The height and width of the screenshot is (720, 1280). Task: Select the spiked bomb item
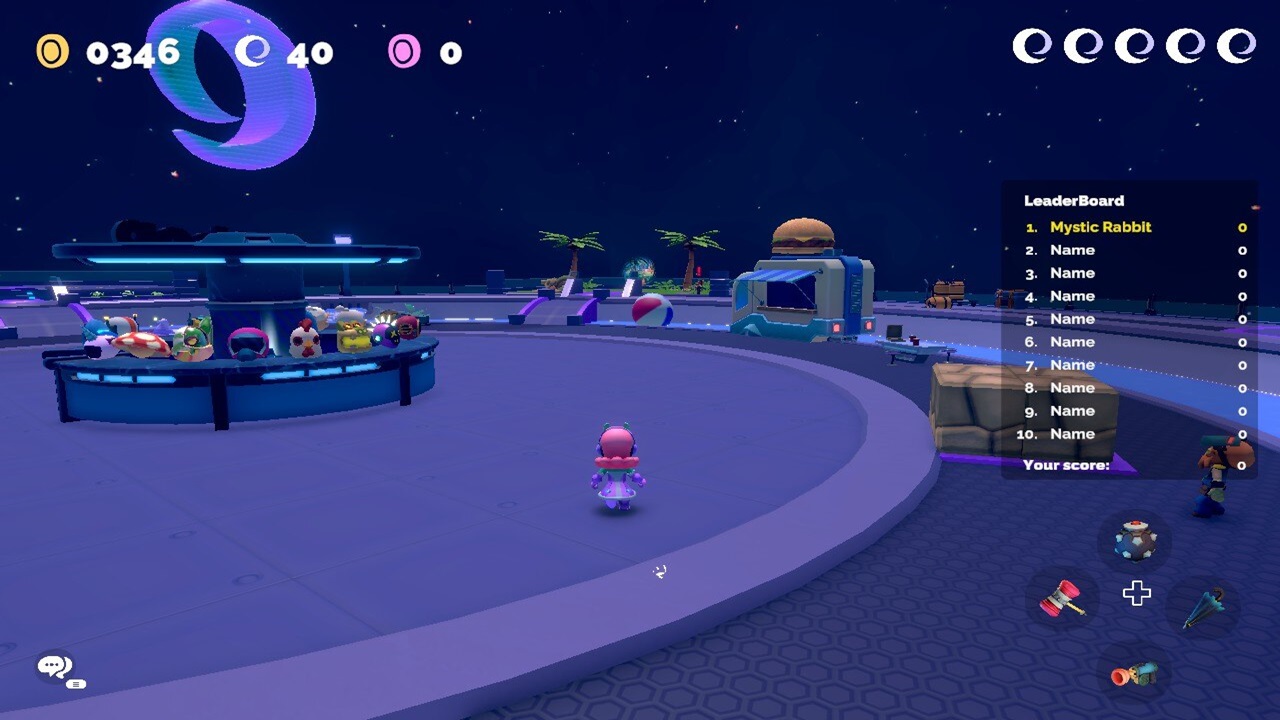(x=1136, y=540)
